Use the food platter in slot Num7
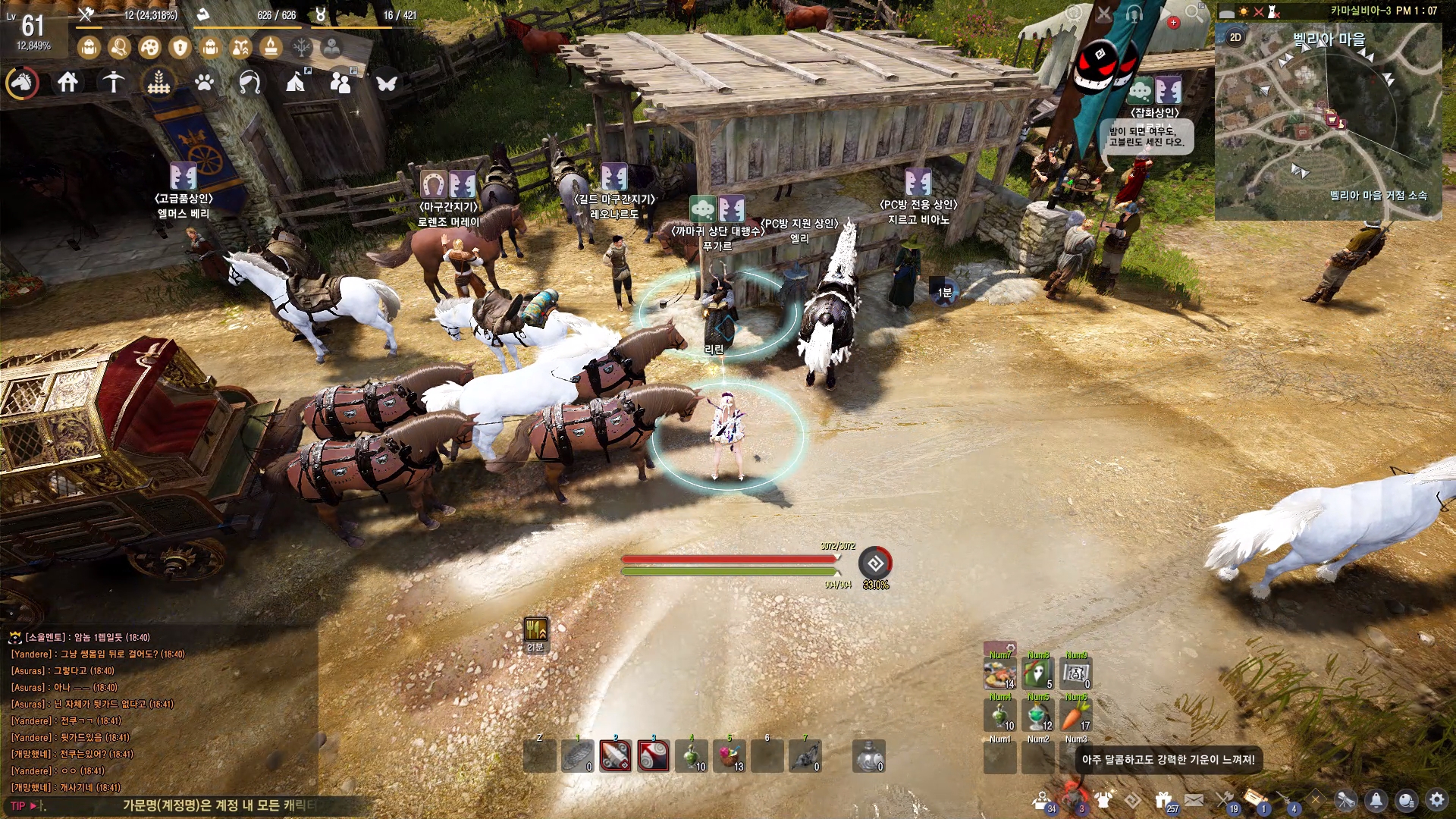This screenshot has width=1456, height=819. point(999,673)
